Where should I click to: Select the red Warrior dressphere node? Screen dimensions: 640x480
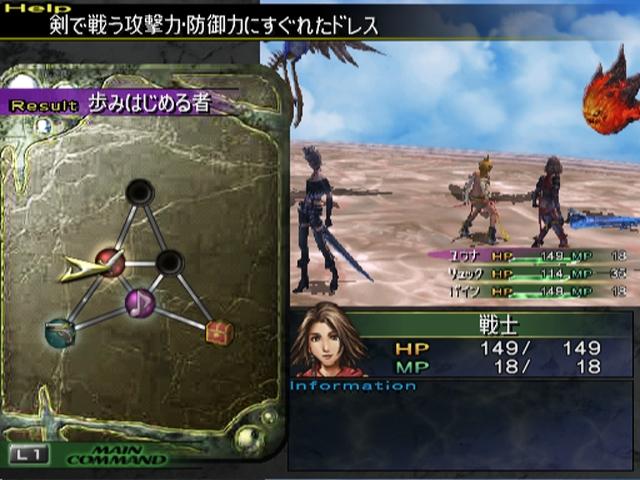point(110,263)
